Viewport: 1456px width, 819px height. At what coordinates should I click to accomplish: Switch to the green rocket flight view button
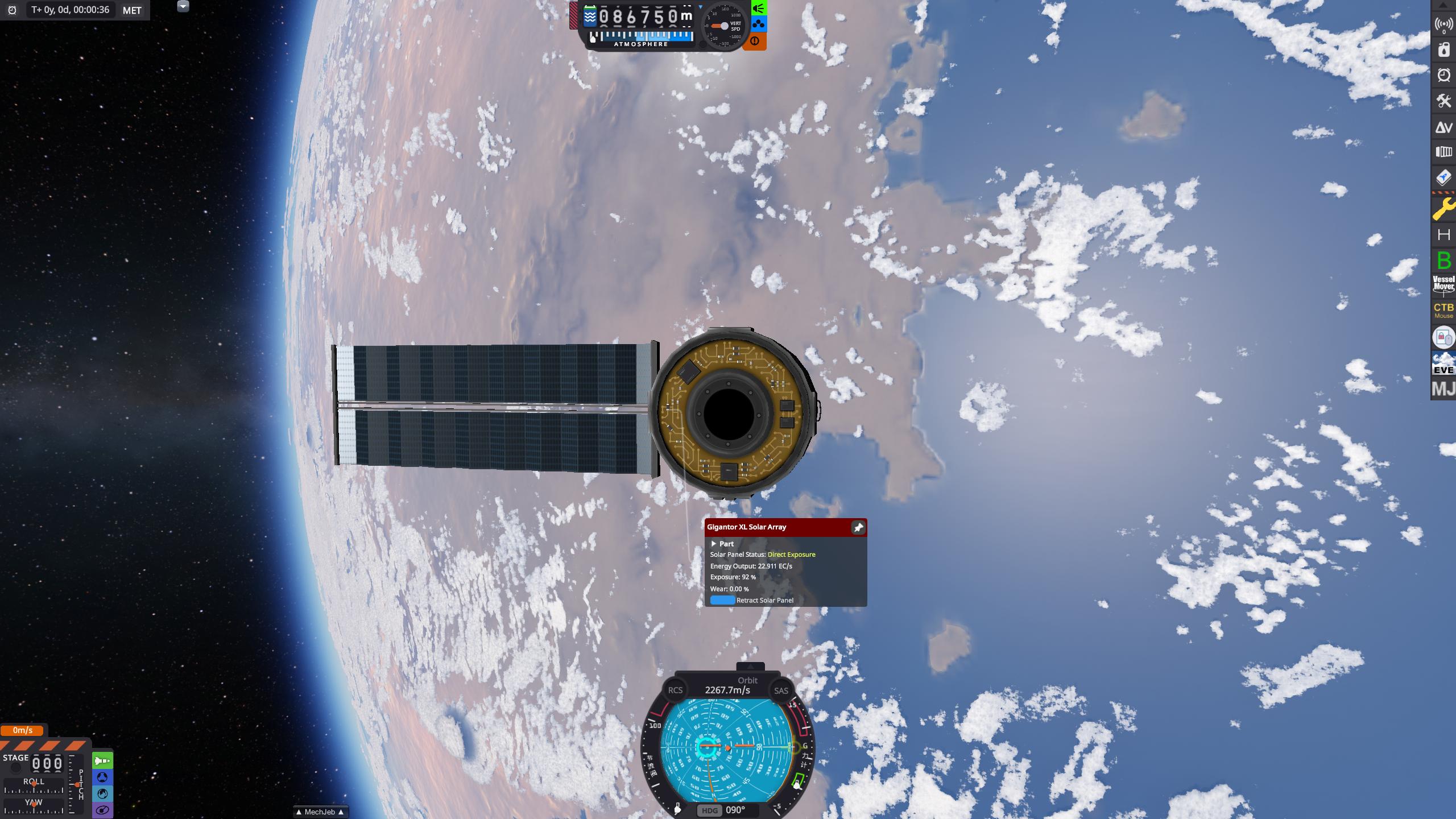click(x=102, y=760)
